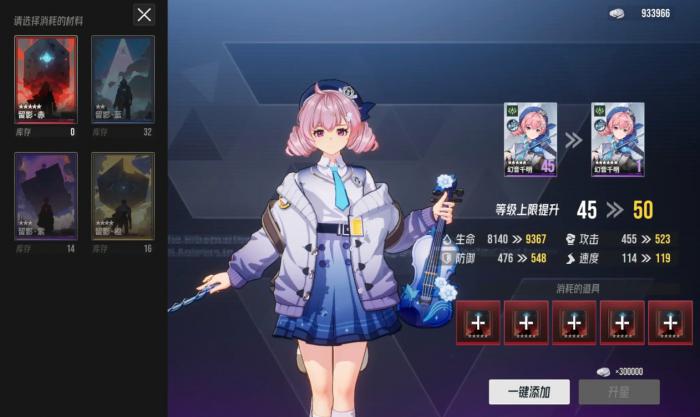View the upgraded character card preview
The width and height of the screenshot is (700, 417).
pyautogui.click(x=617, y=138)
